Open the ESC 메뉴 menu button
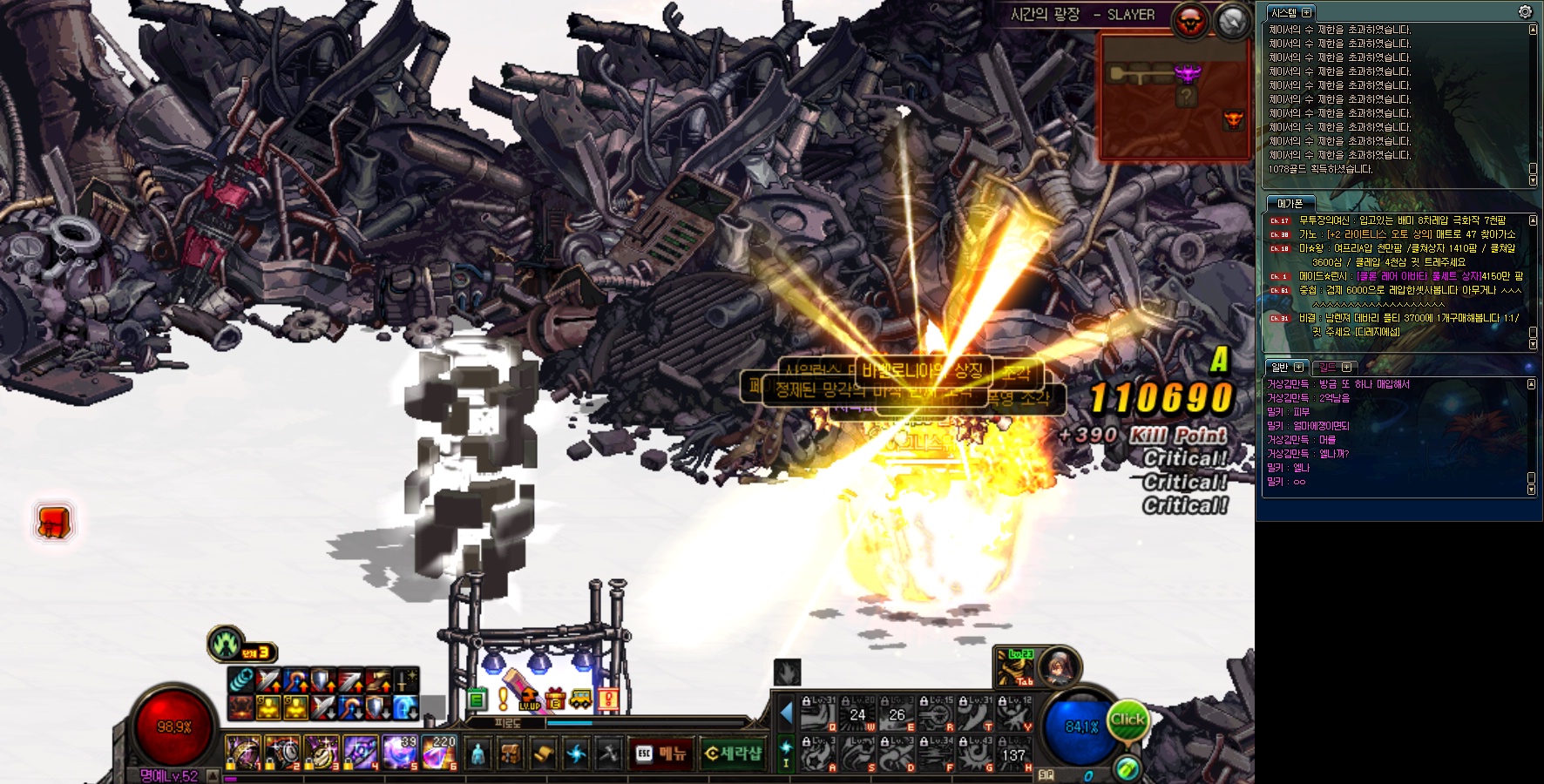The width and height of the screenshot is (1544, 784). (x=662, y=754)
